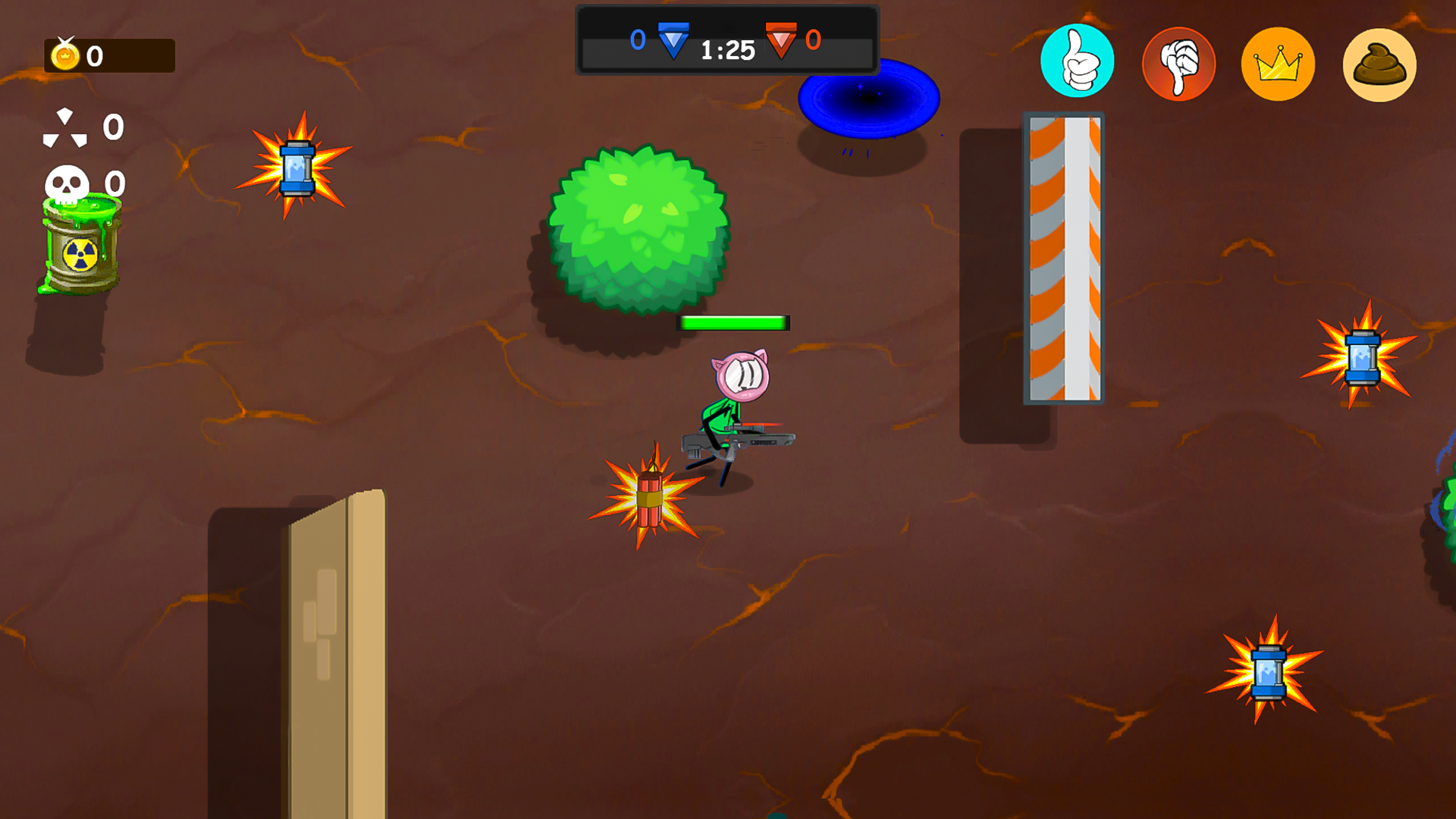The width and height of the screenshot is (1456, 819).
Task: Expand the orange striped barrier pillar
Action: [x=1063, y=258]
